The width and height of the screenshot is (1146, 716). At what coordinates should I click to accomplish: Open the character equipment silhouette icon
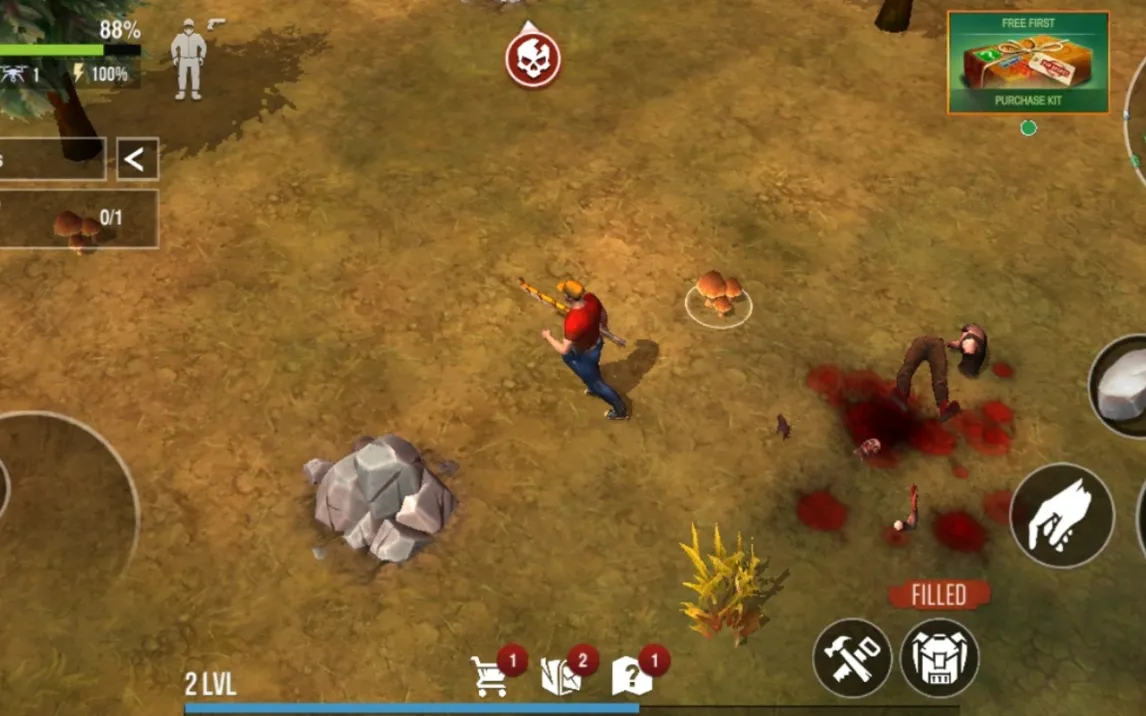coord(188,62)
